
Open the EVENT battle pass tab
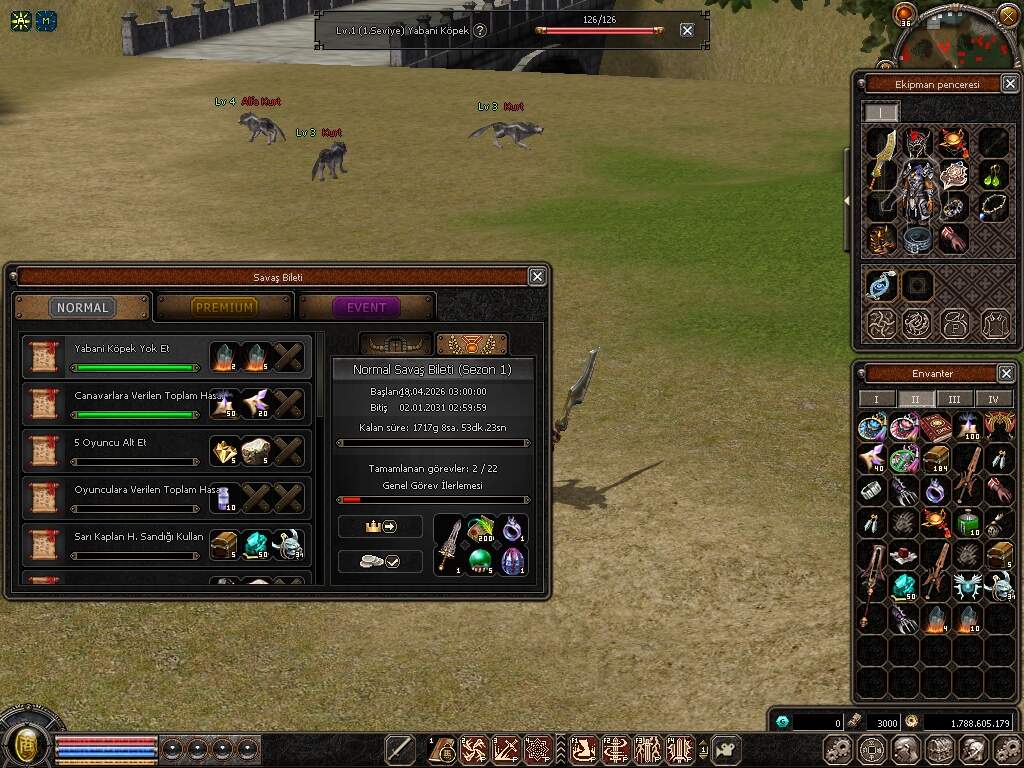click(366, 307)
